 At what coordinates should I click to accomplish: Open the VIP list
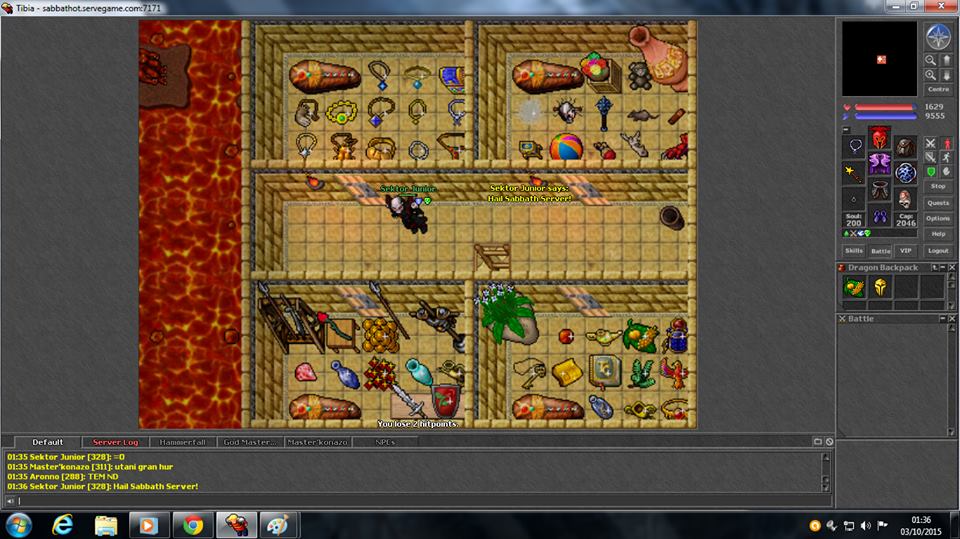pyautogui.click(x=906, y=251)
